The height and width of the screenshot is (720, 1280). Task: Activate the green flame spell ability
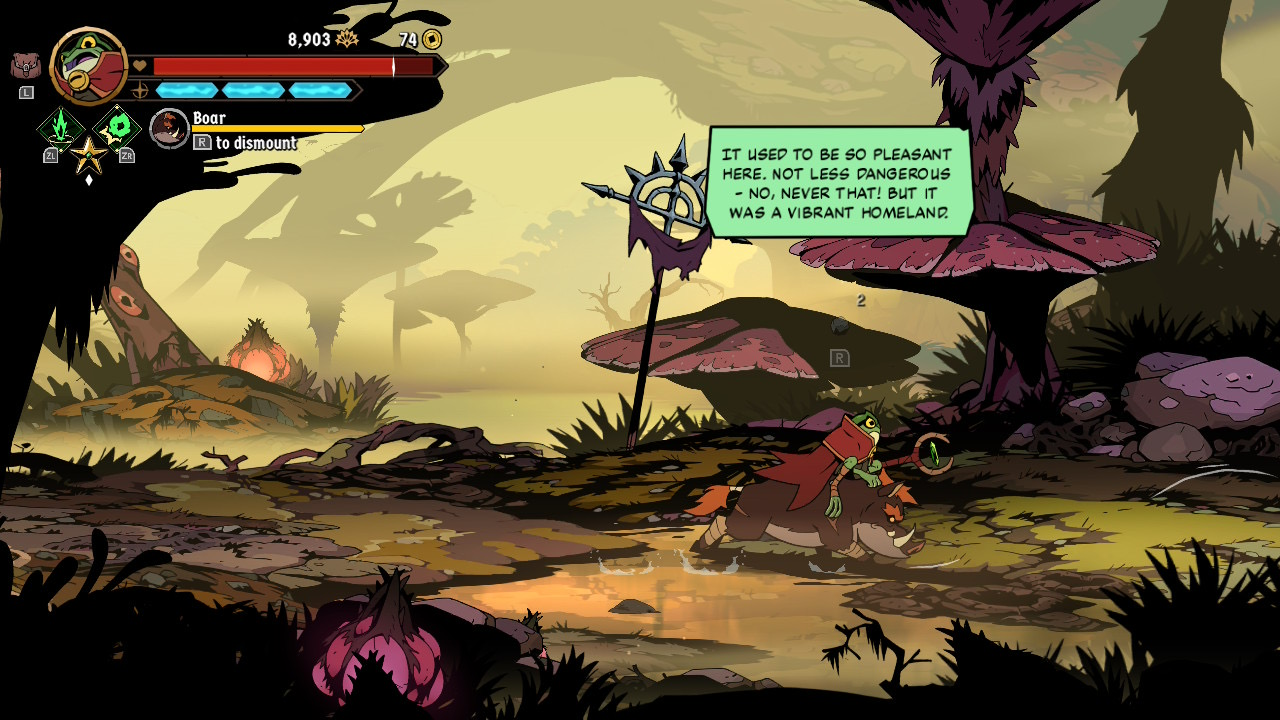[x=61, y=128]
